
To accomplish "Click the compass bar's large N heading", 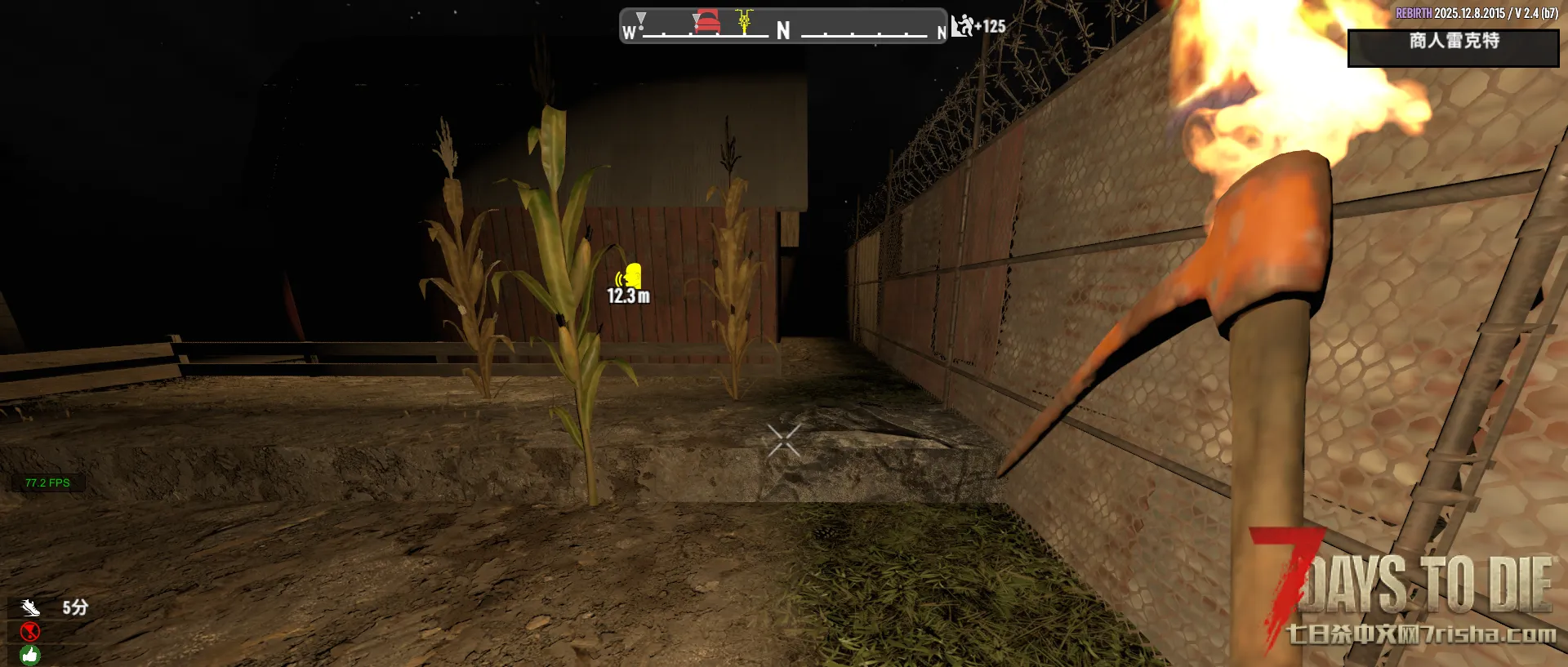I will point(783,31).
